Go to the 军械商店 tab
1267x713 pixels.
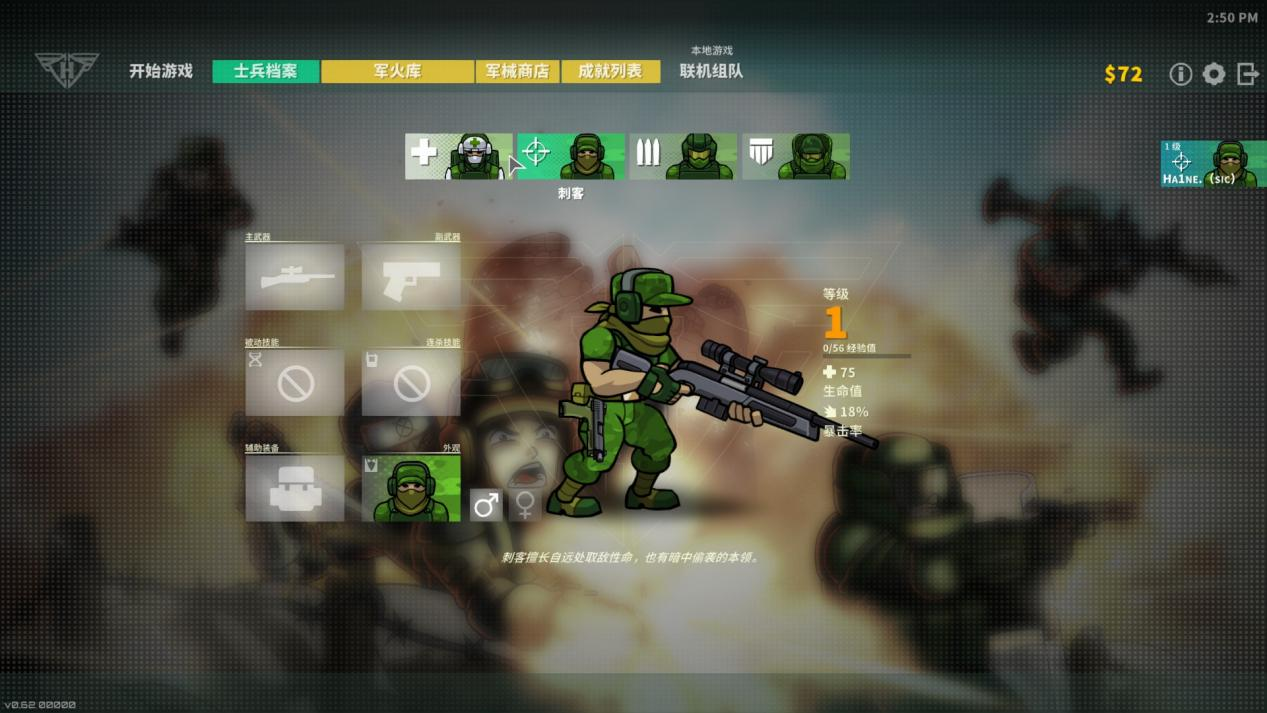(517, 71)
